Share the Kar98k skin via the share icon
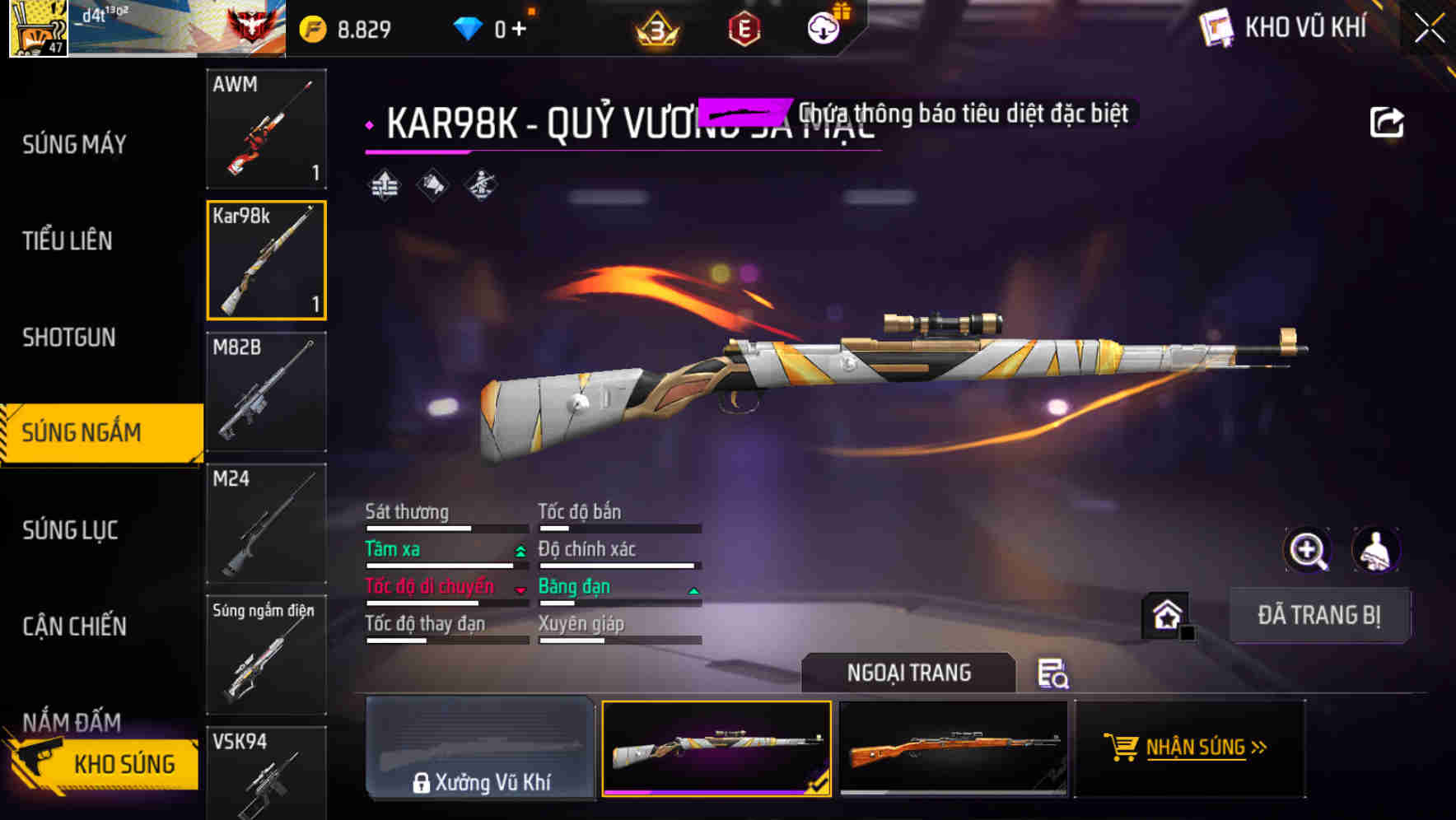1456x820 pixels. 1388,120
